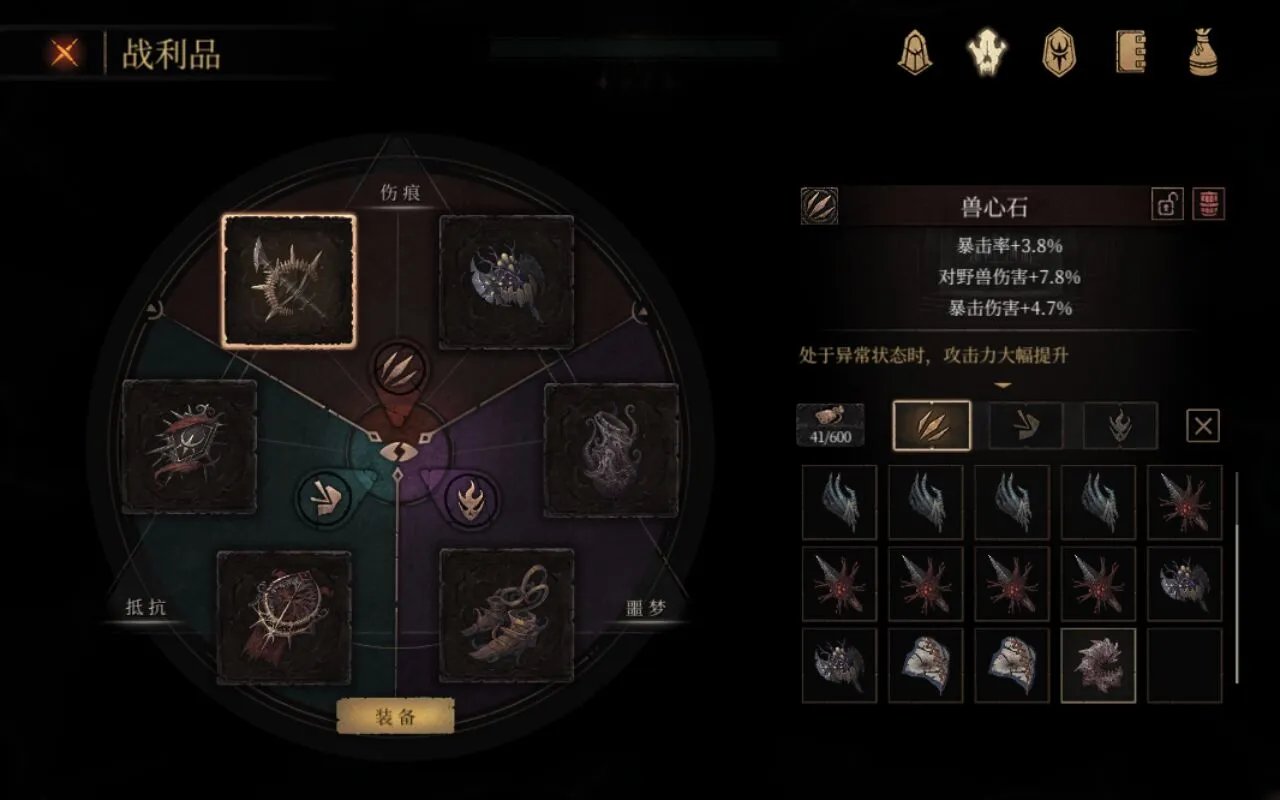Close the 战利品 screen with the orange X

(x=65, y=53)
